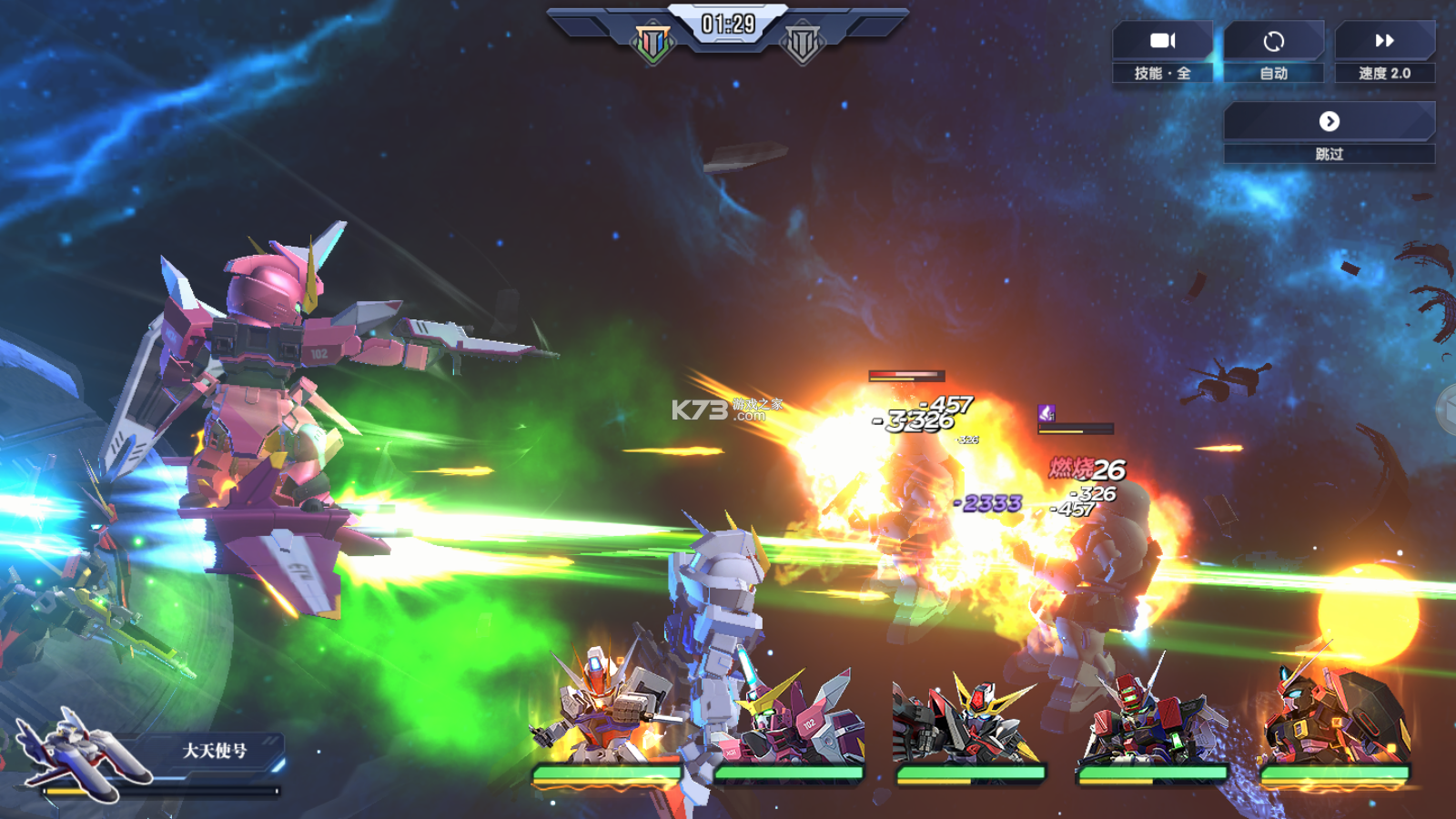This screenshot has width=1456, height=819.
Task: Expand the side panel arrow at right edge
Action: (x=1446, y=409)
